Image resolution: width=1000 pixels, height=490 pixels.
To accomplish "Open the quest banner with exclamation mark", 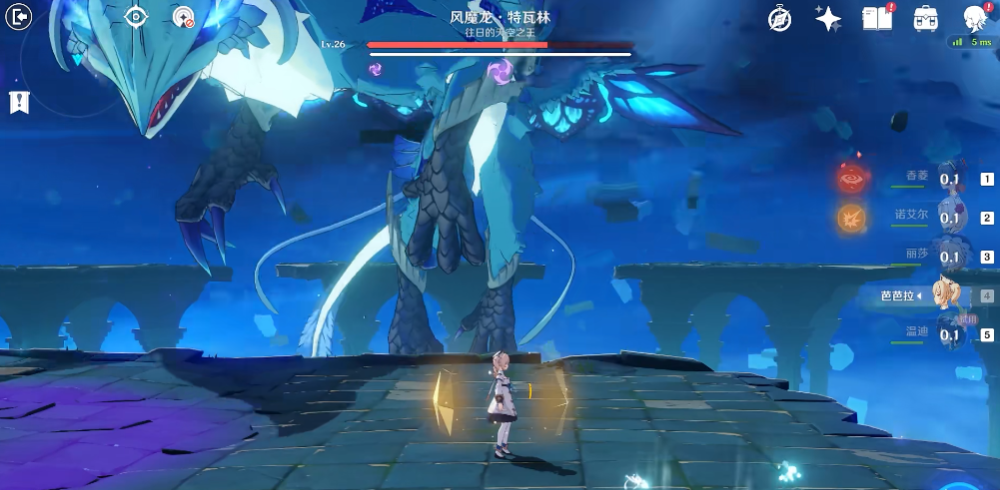I will (x=19, y=101).
